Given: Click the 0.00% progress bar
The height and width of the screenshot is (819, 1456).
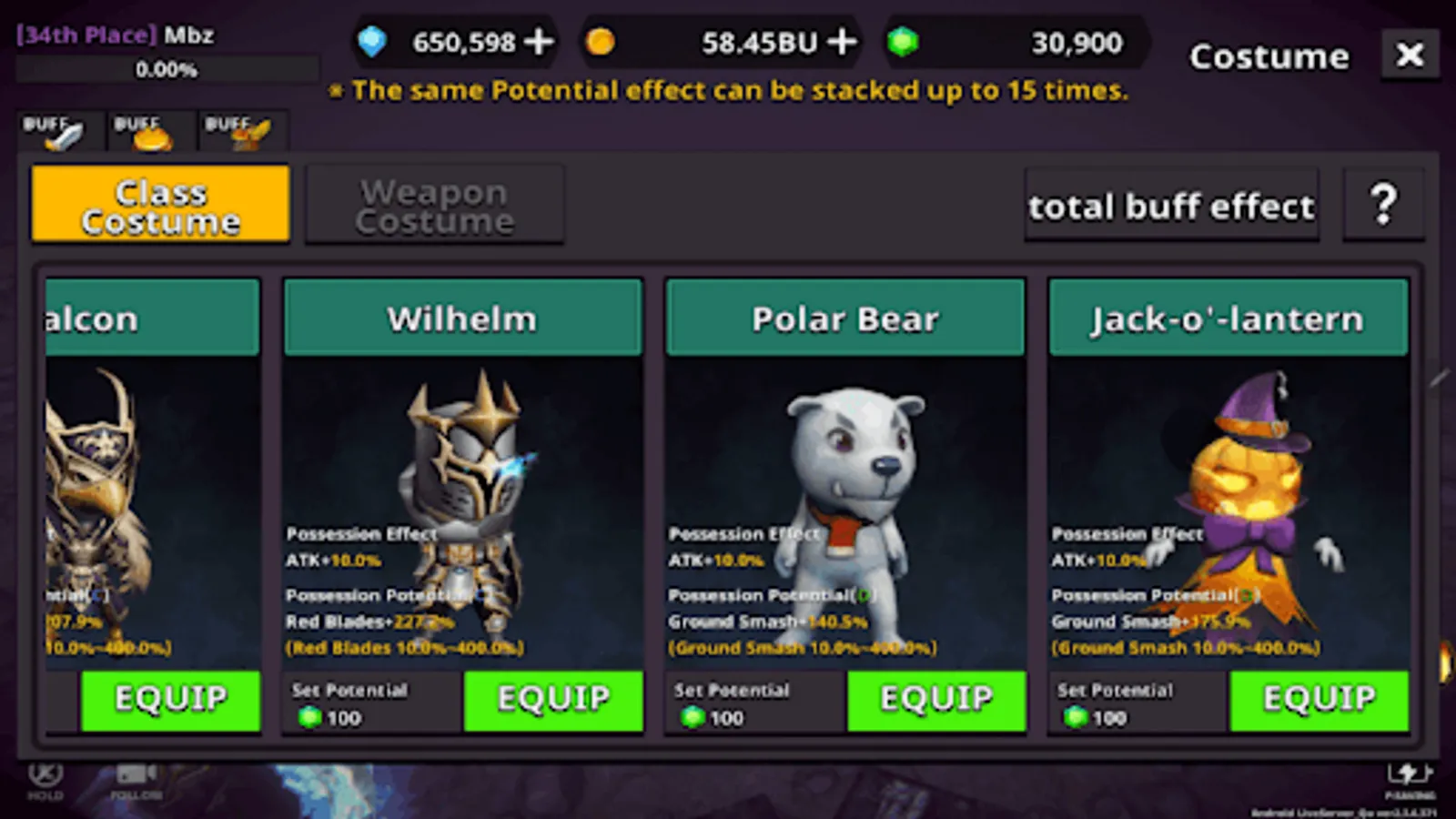Looking at the screenshot, I should coord(167,69).
